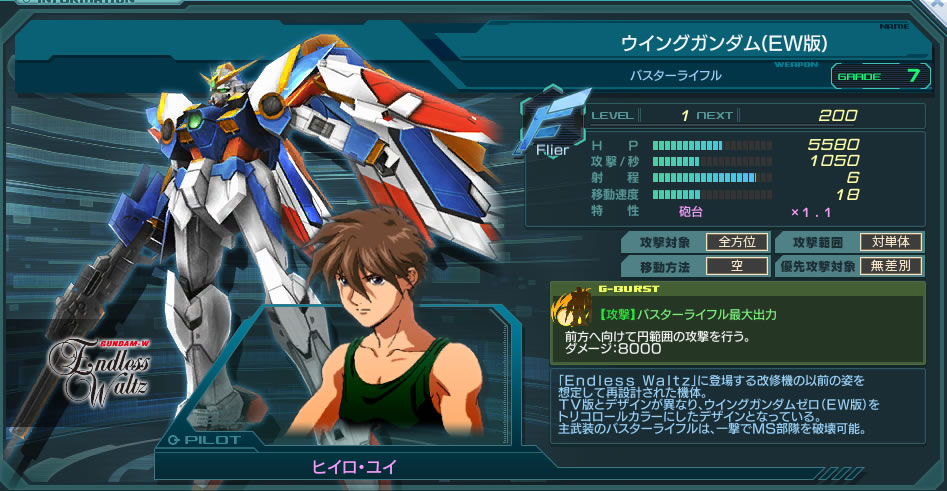Choose the 無差別 priority target box
Image resolution: width=947 pixels, height=491 pixels.
[890, 266]
